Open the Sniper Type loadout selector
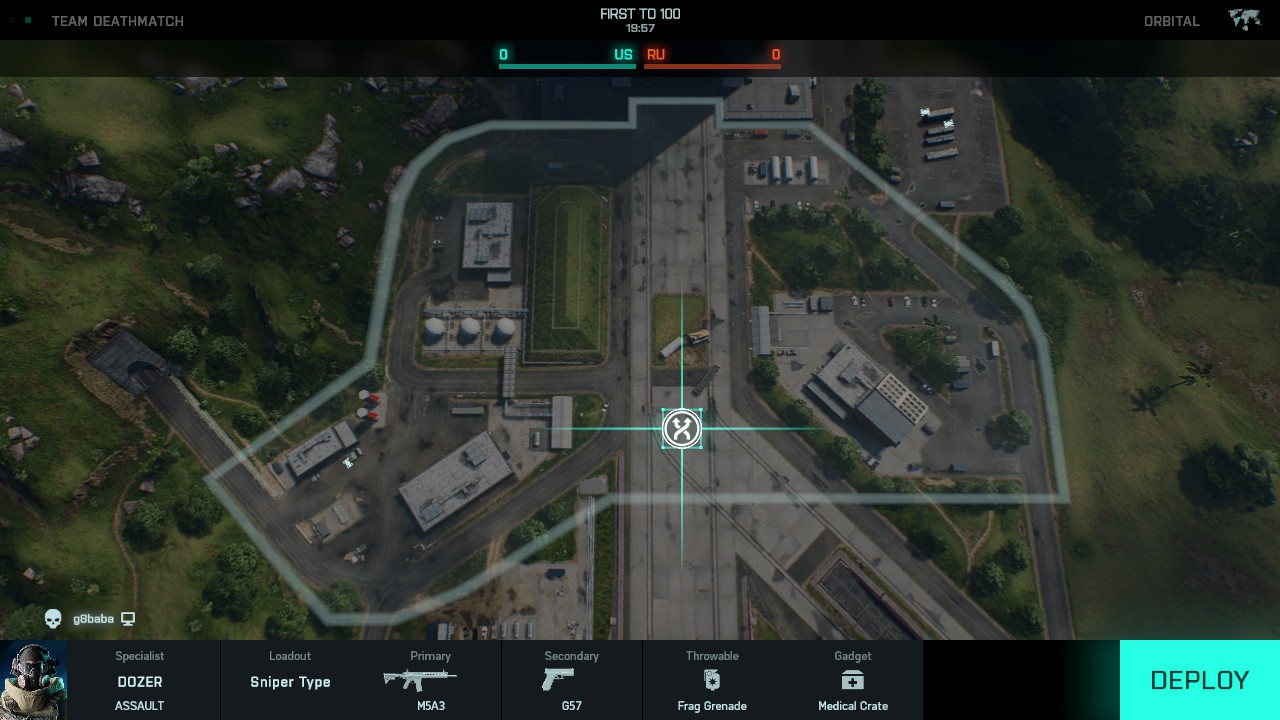Viewport: 1280px width, 720px height. click(290, 681)
